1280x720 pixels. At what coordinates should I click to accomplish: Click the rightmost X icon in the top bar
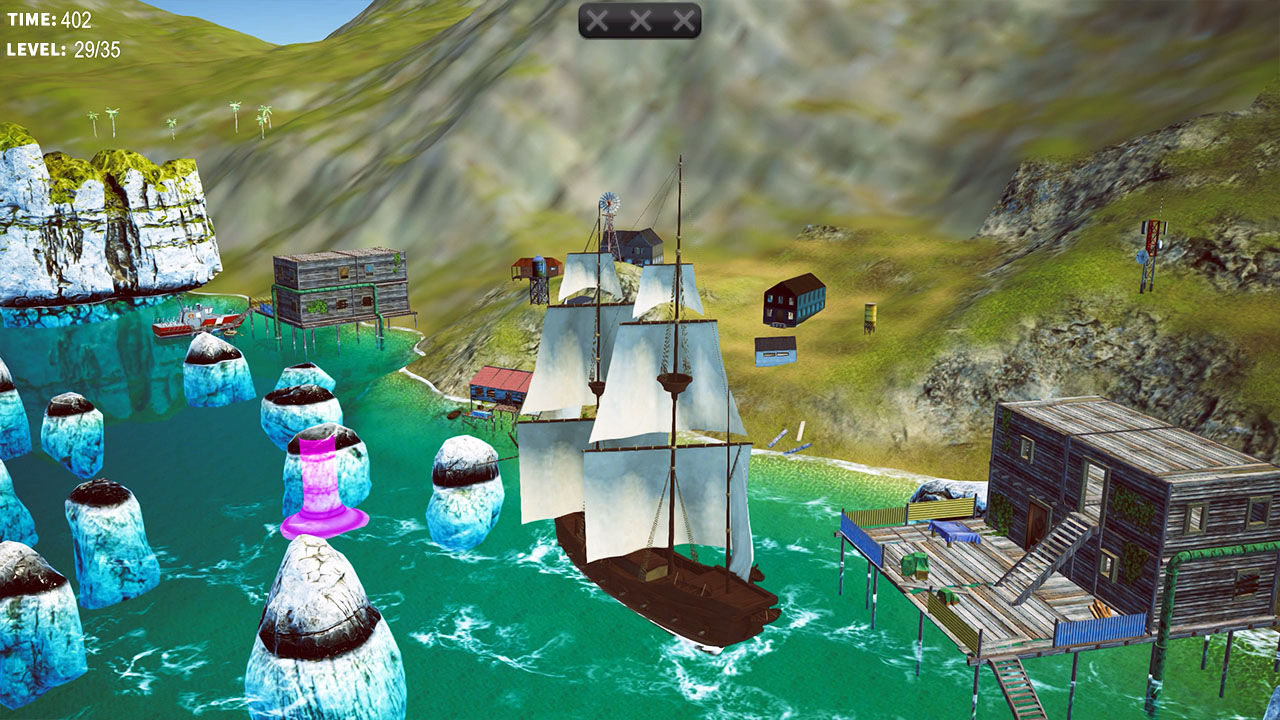pyautogui.click(x=684, y=18)
